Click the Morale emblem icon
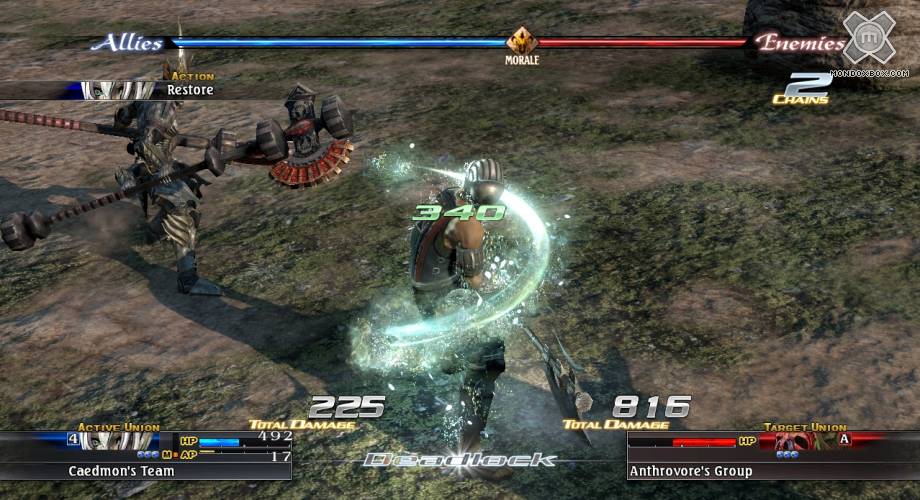Image resolution: width=920 pixels, height=500 pixels. [522, 42]
